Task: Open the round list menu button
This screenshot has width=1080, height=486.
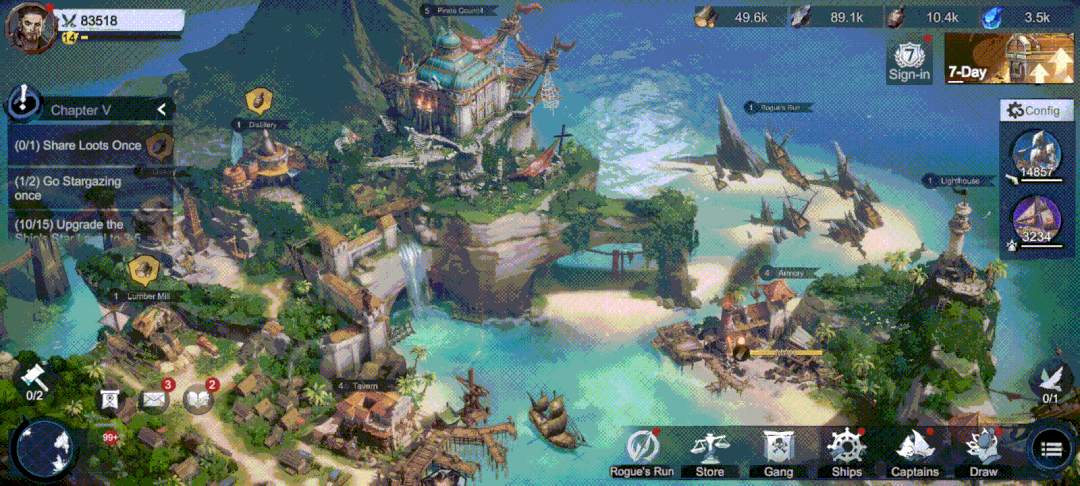Action: pos(1050,449)
